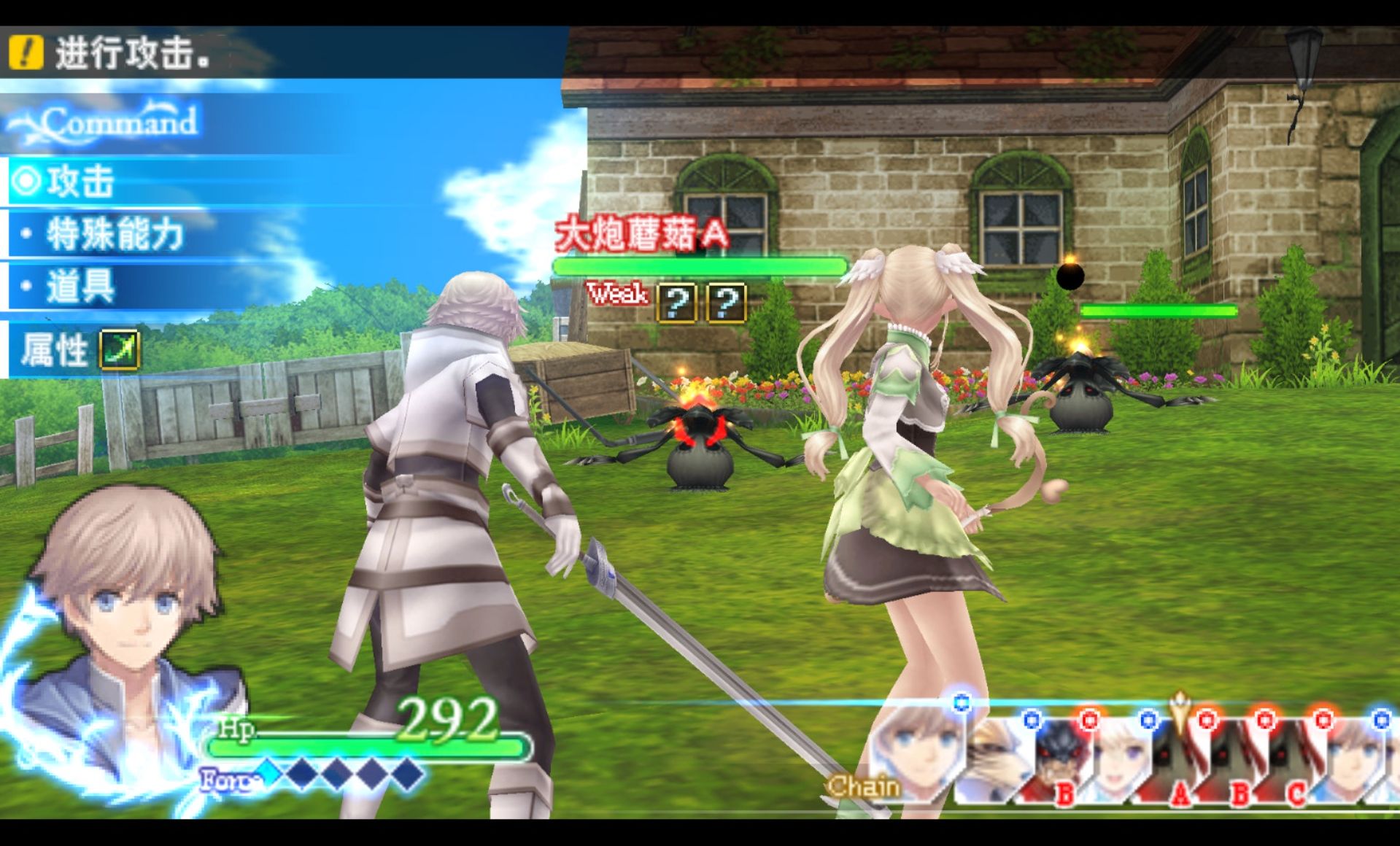Select the 攻击 attack command

80,182
